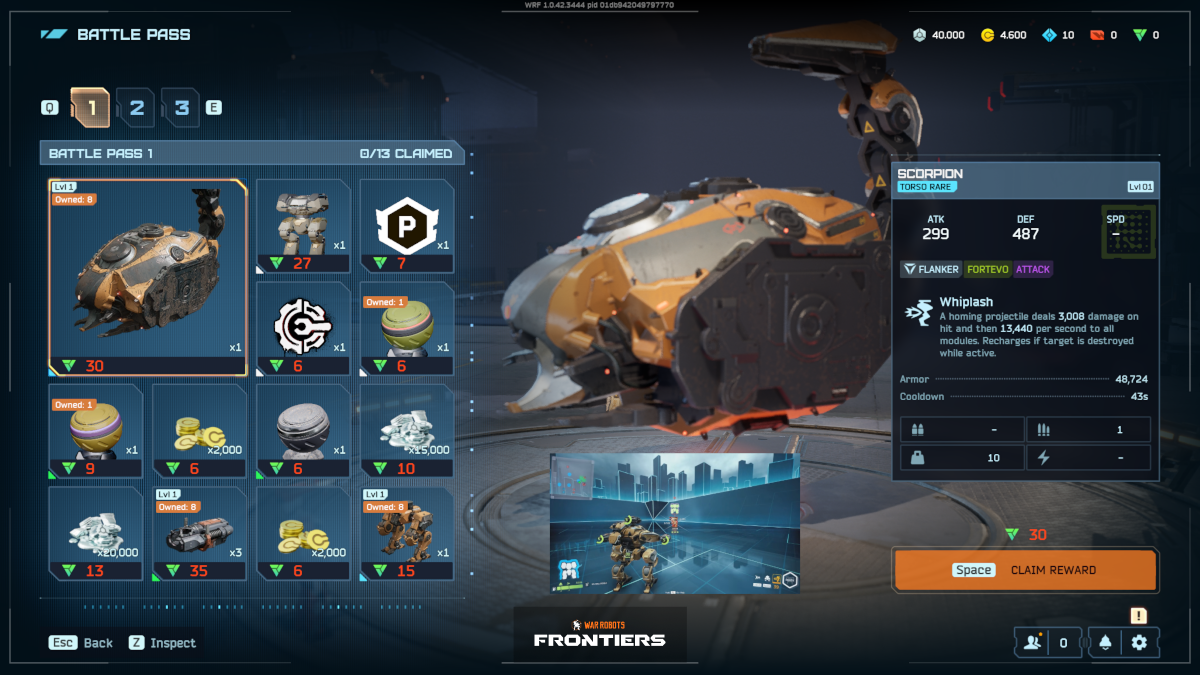Select the green sphere reward costing 6
The width and height of the screenshot is (1200, 675).
(x=407, y=329)
